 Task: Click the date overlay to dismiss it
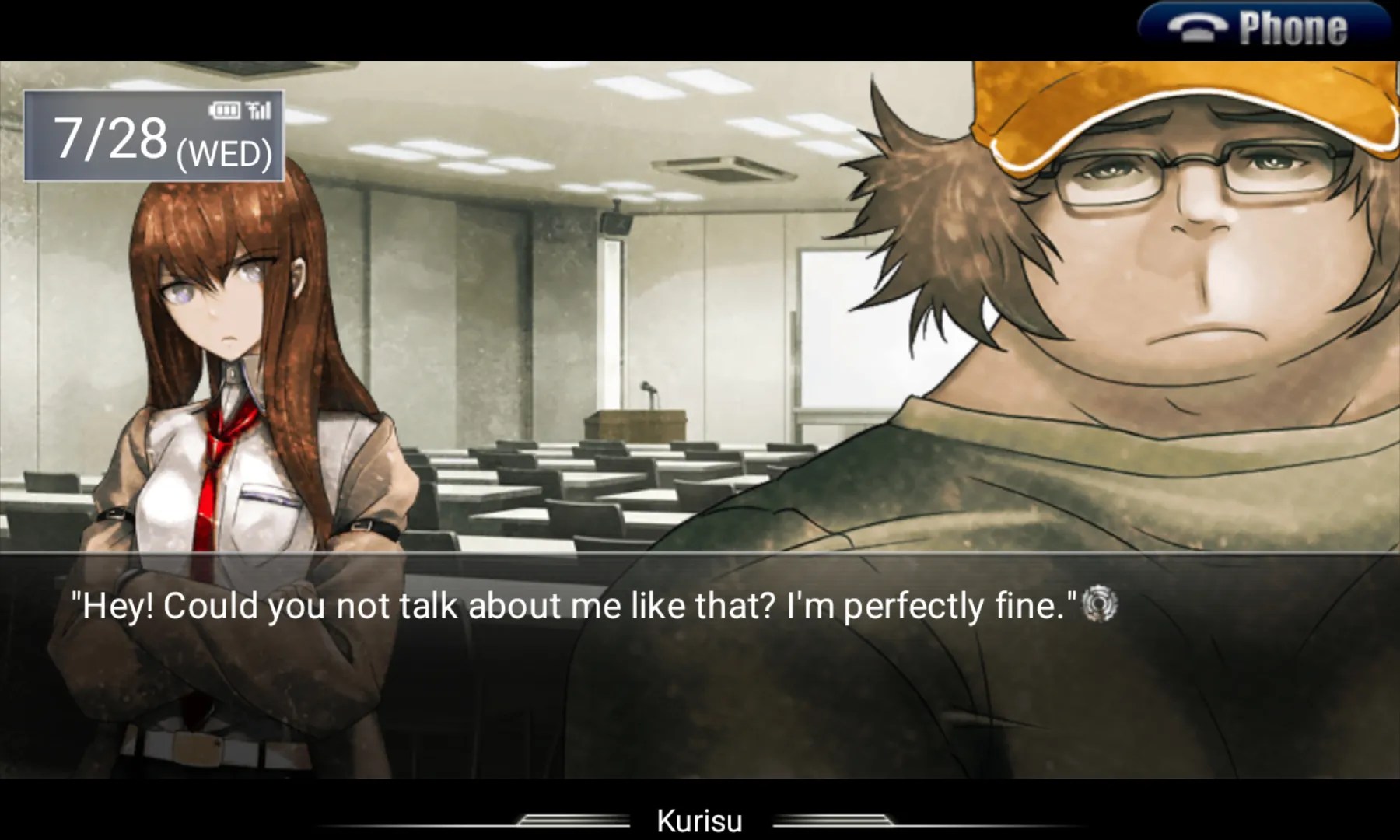pyautogui.click(x=153, y=134)
